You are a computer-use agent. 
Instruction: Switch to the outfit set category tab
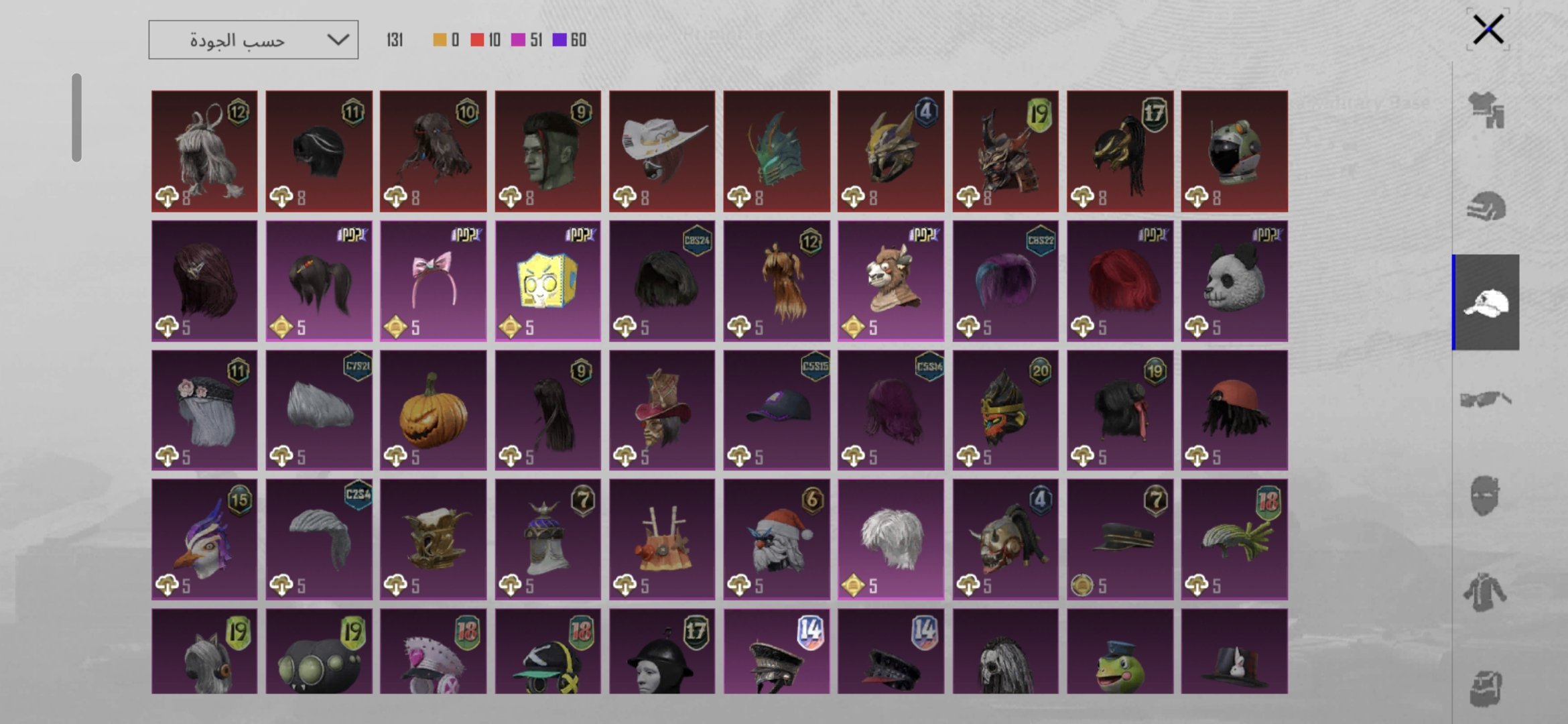coord(1486,110)
